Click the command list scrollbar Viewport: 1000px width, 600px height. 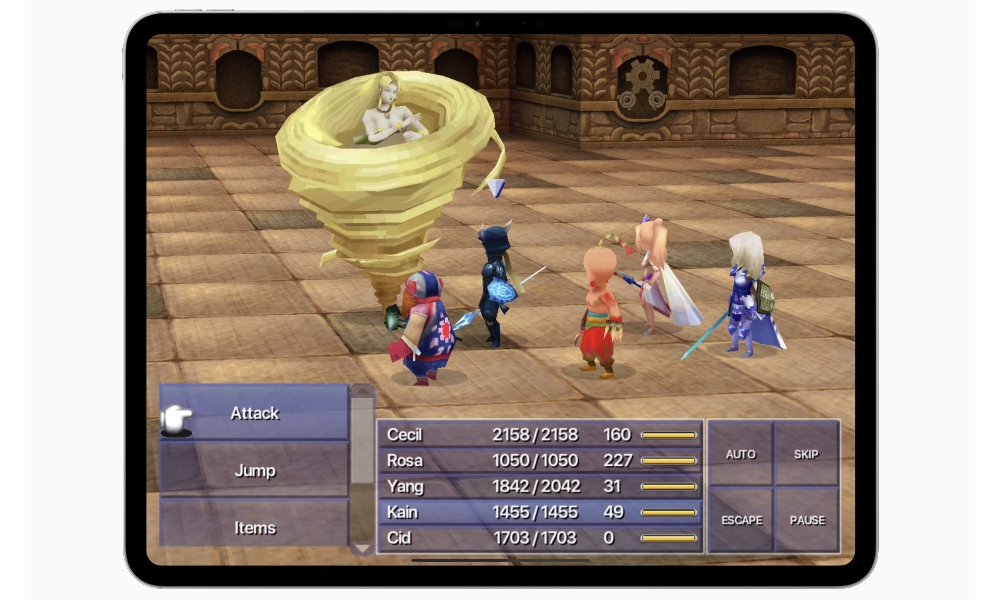[x=361, y=470]
